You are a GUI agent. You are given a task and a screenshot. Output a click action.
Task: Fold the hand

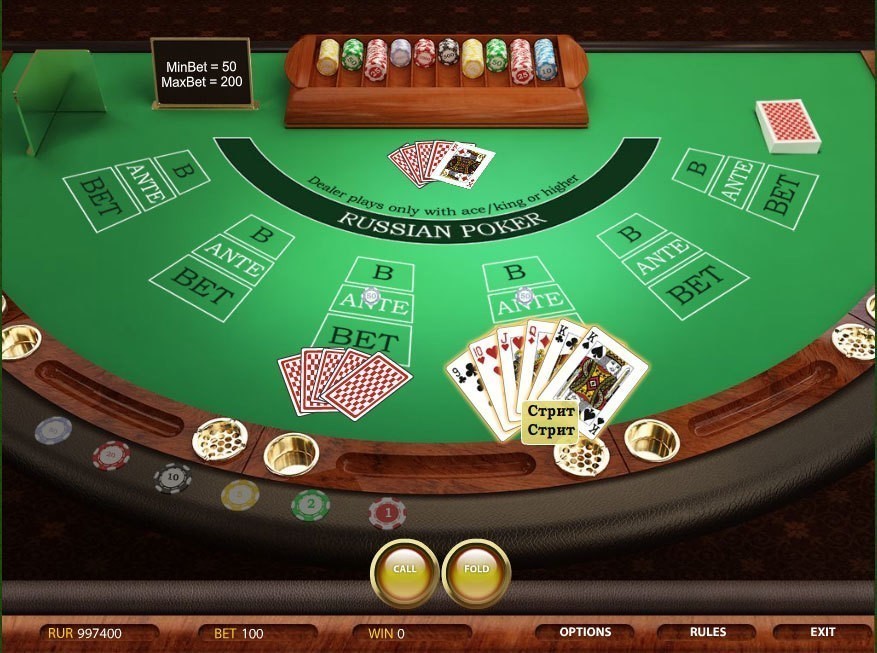tap(477, 569)
